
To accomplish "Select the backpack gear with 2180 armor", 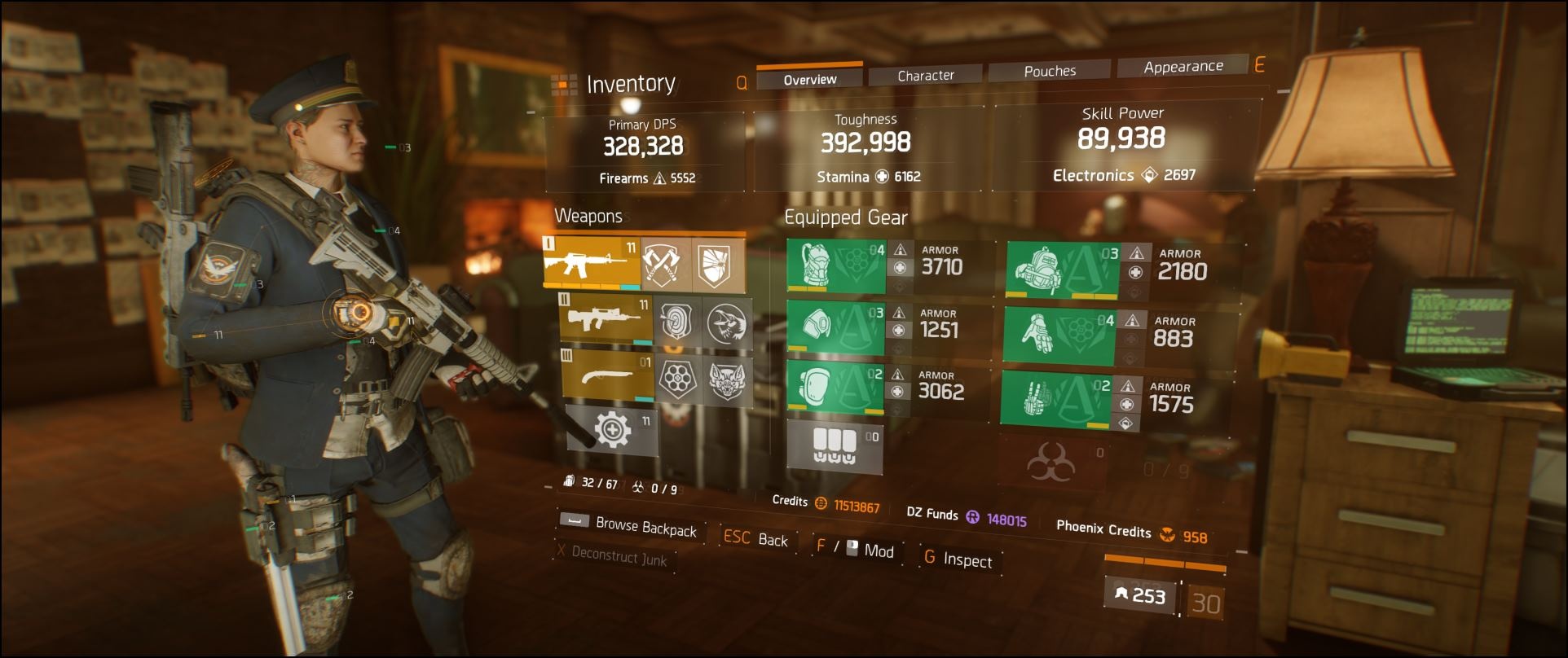I will coord(1063,270).
